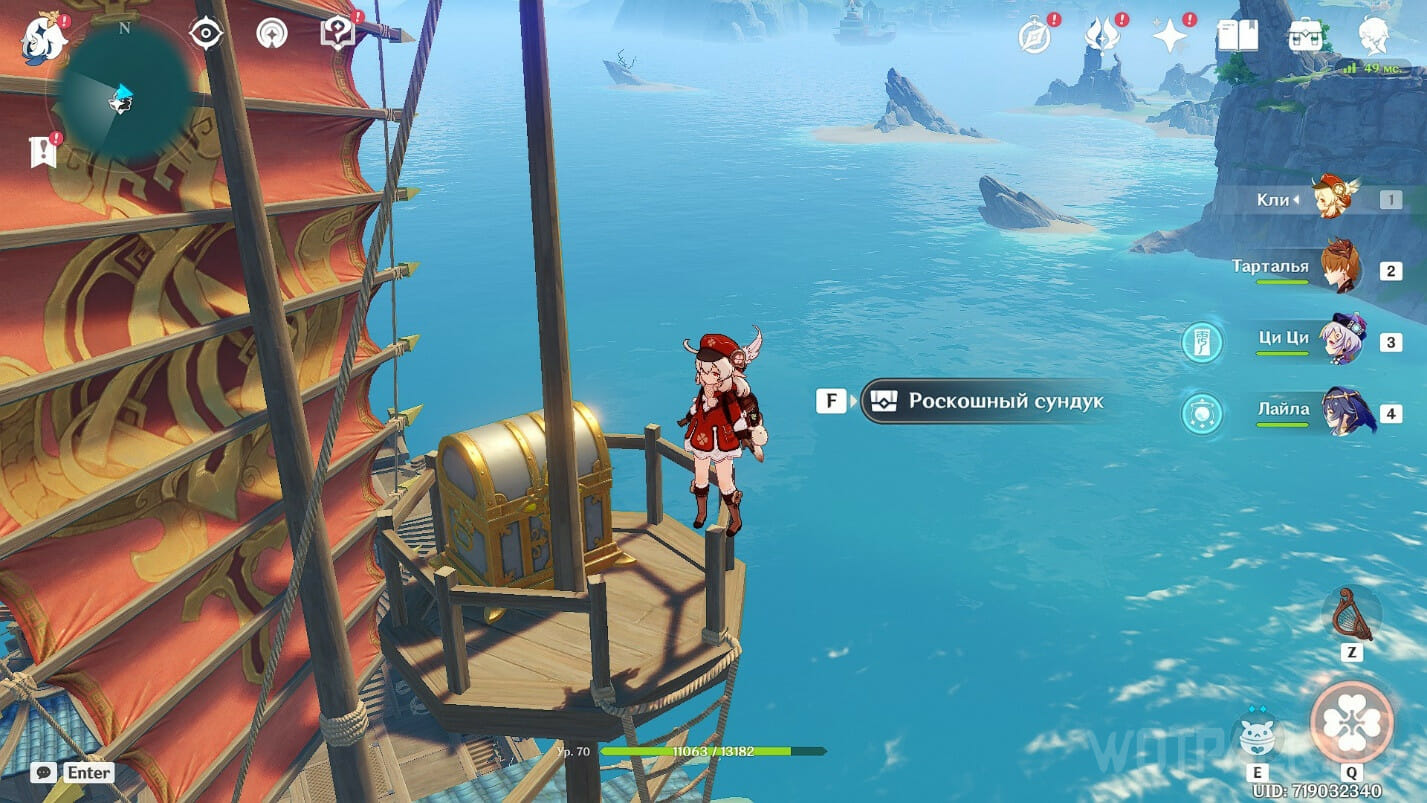Open the Paimon menu icon
Viewport: 1427px width, 803px height.
44,37
